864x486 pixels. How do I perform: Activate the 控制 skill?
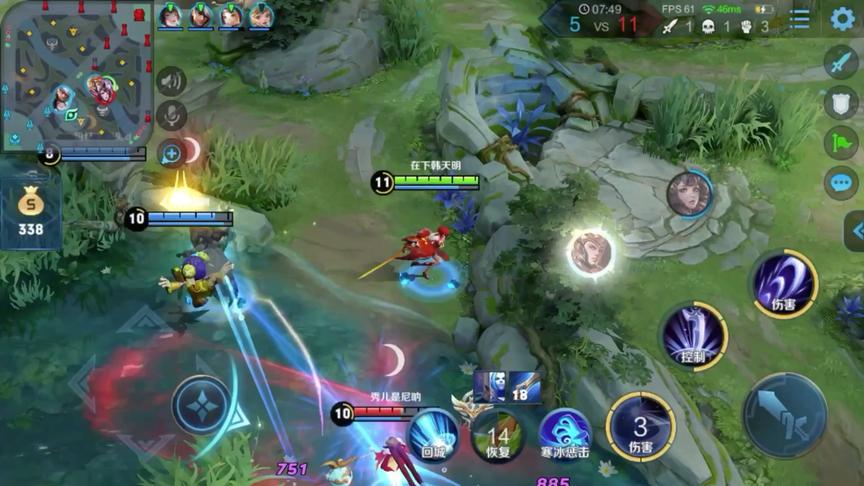693,336
